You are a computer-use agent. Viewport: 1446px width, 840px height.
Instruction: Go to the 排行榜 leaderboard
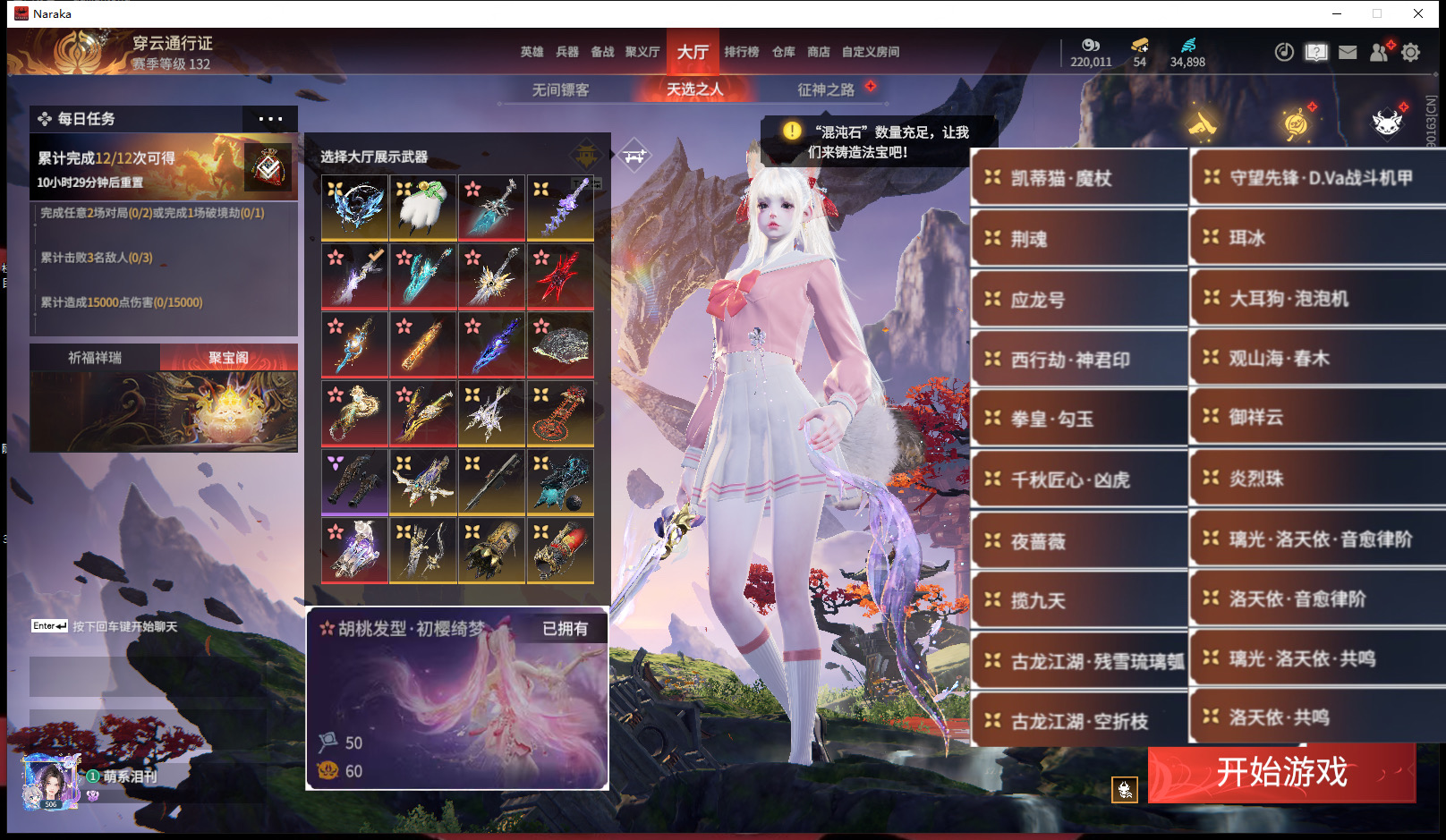tap(741, 52)
